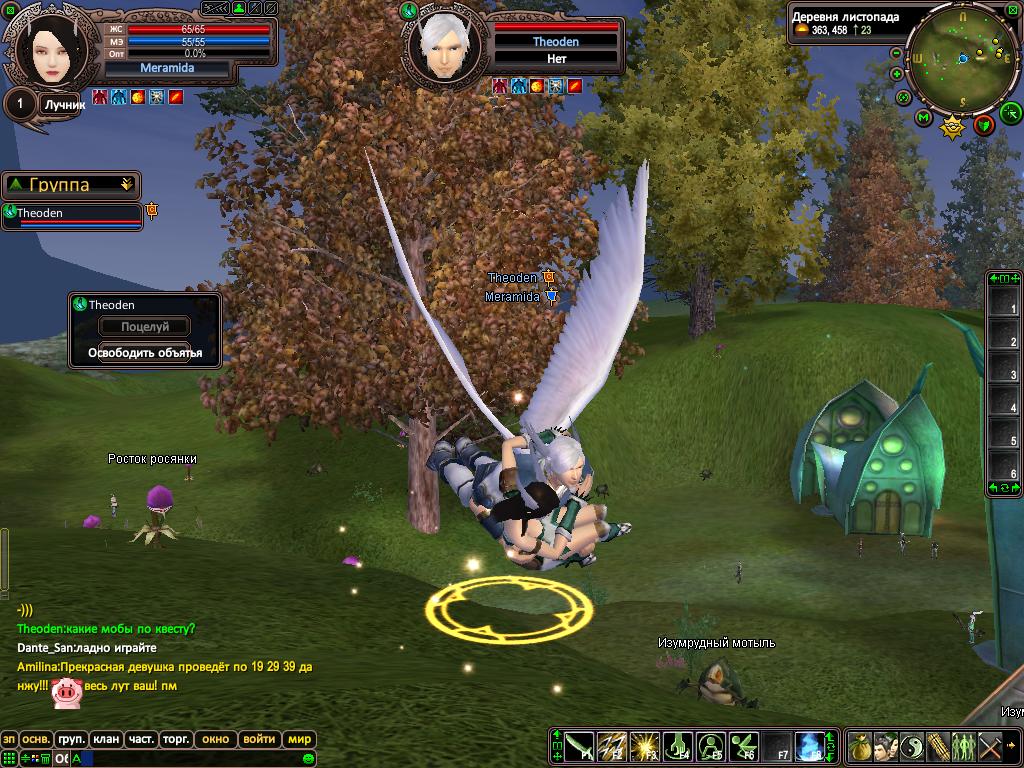Activate the F8 blue flame skill
1024x768 pixels.
[809, 746]
